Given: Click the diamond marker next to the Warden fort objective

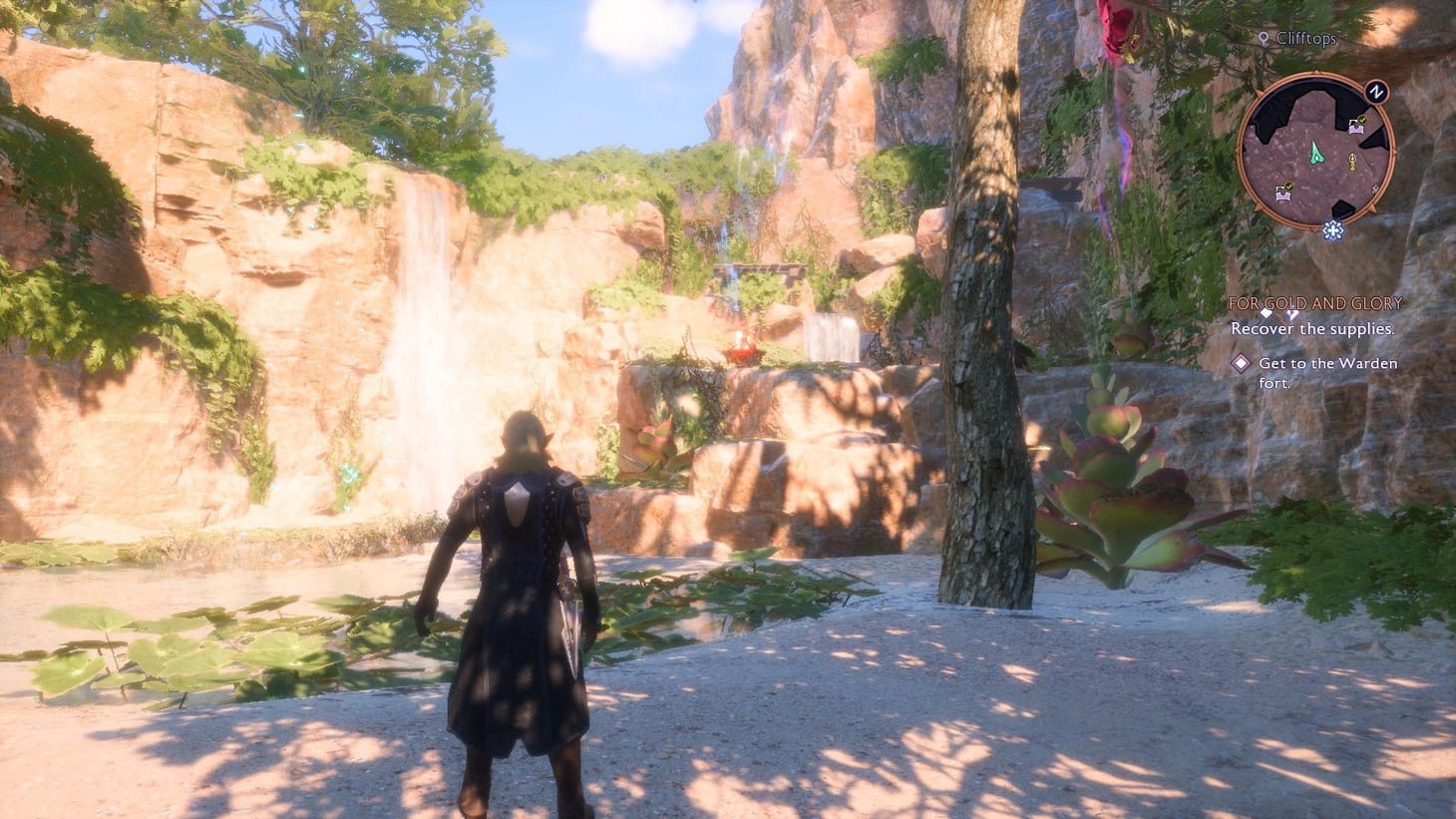Looking at the screenshot, I should pyautogui.click(x=1241, y=365).
